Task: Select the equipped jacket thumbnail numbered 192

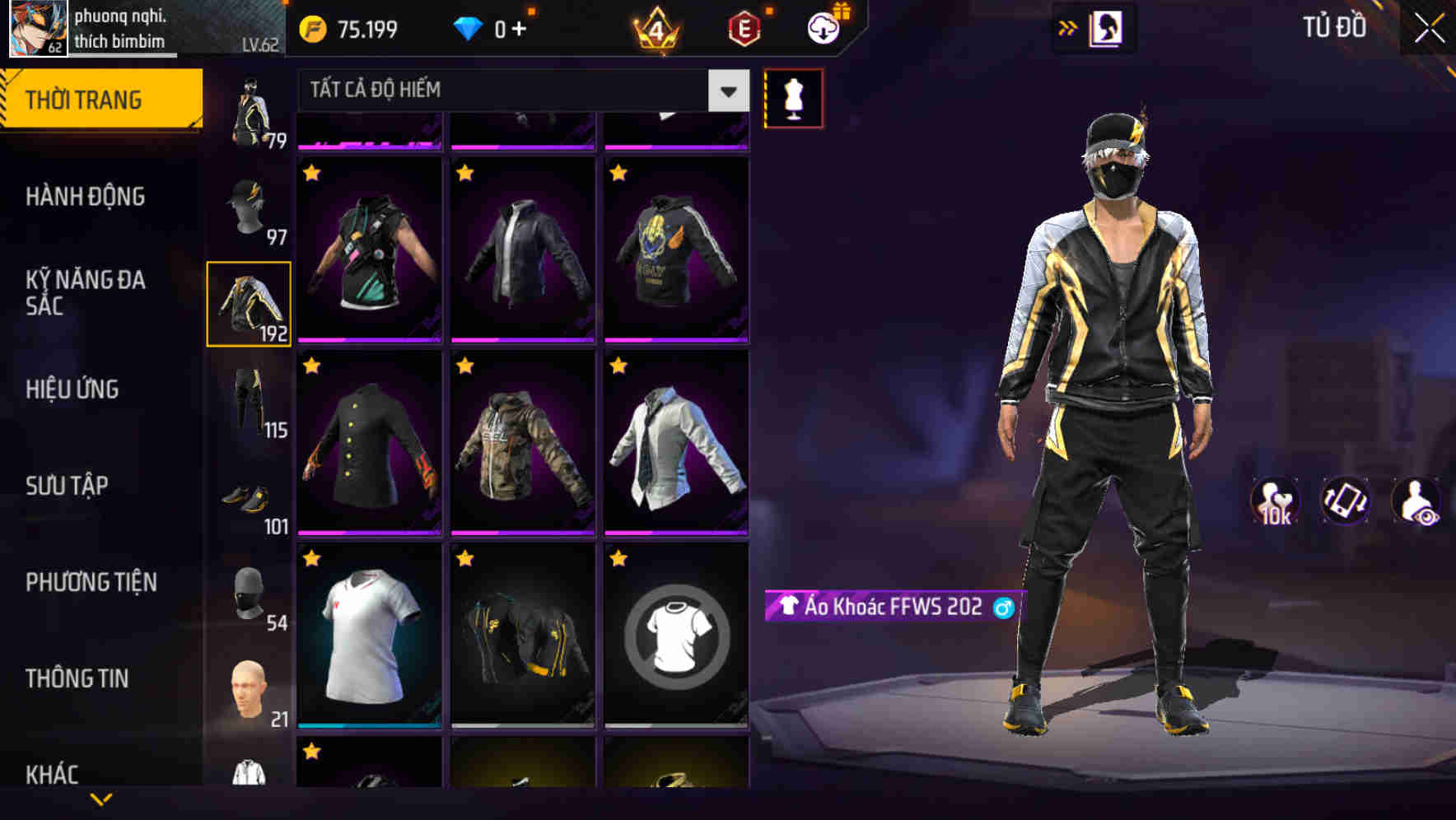Action: coord(249,302)
